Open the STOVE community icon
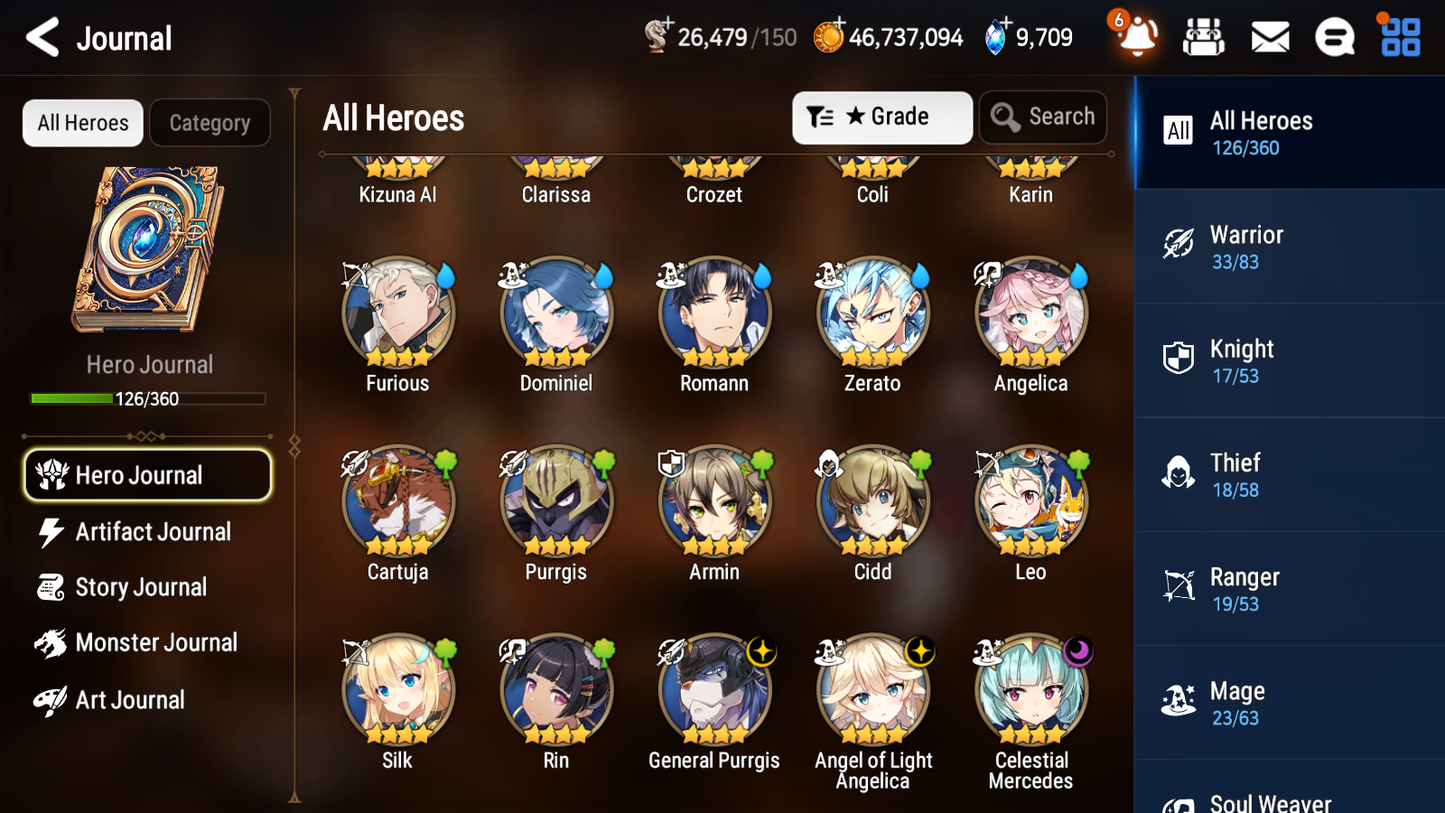 point(1334,35)
